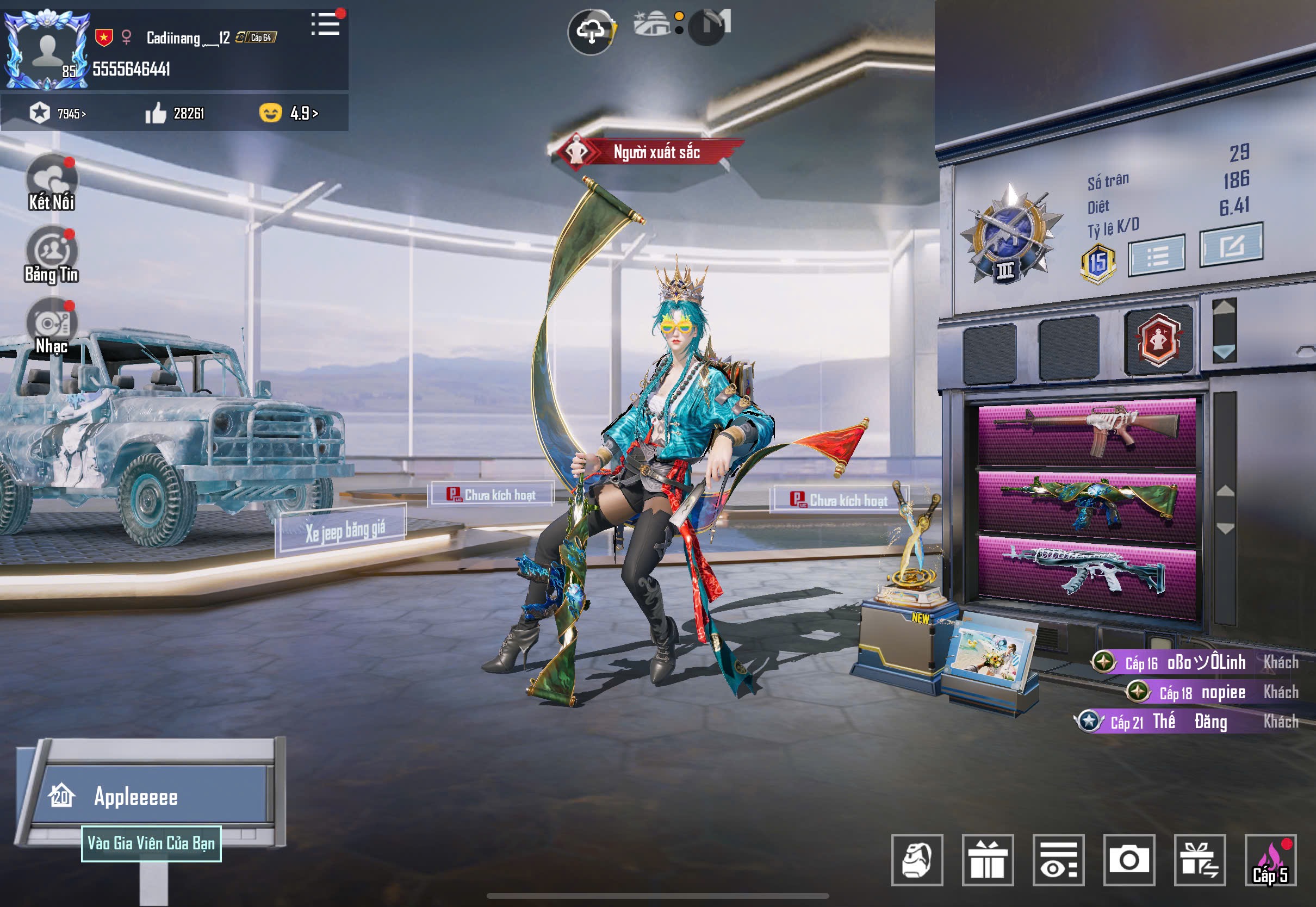This screenshot has width=1316, height=907.
Task: Click the Người xuất sắc title banner
Action: (647, 152)
